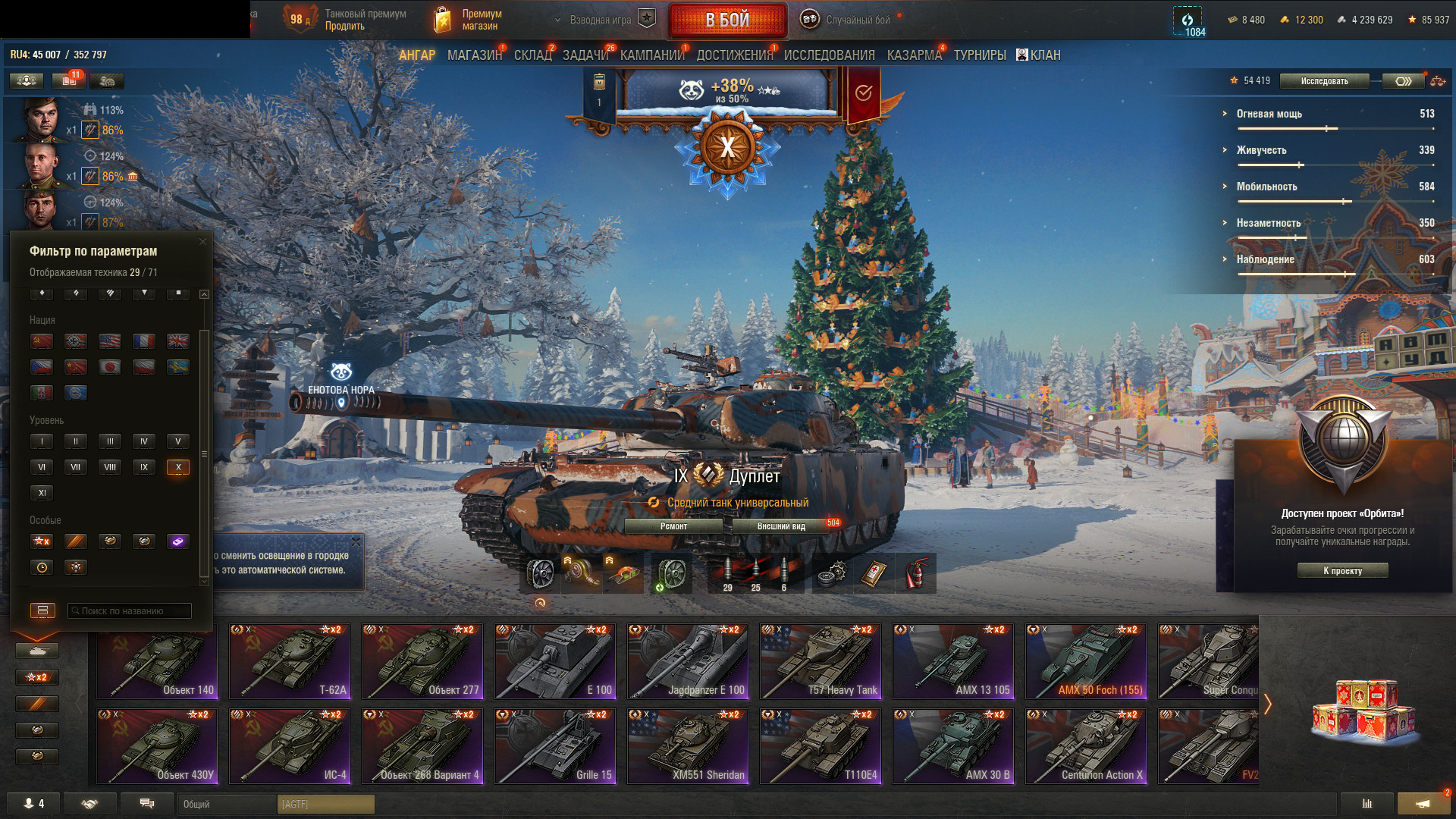Click the Ремонт button
The image size is (1456, 819).
coord(673,526)
